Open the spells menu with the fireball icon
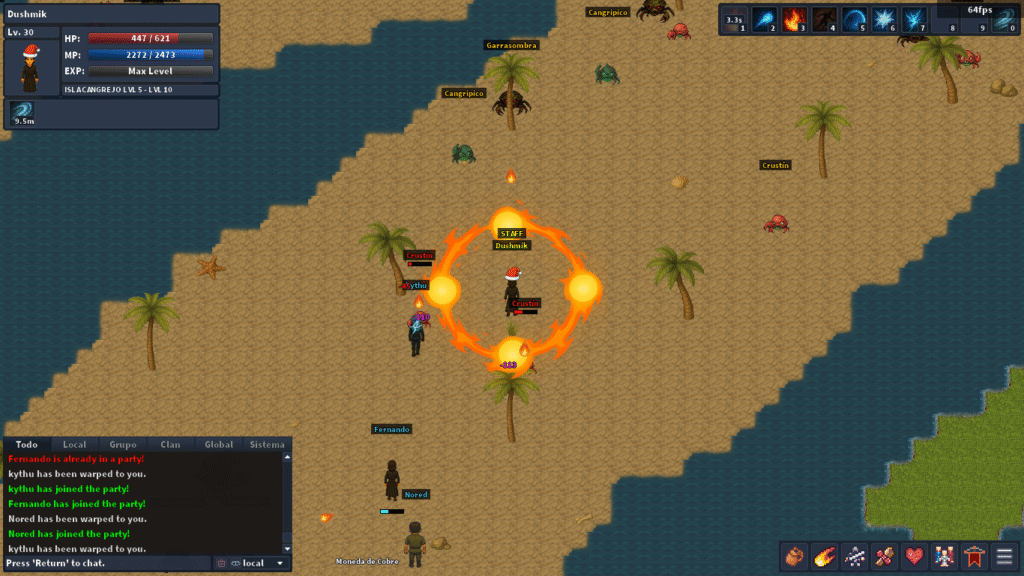 [x=825, y=556]
